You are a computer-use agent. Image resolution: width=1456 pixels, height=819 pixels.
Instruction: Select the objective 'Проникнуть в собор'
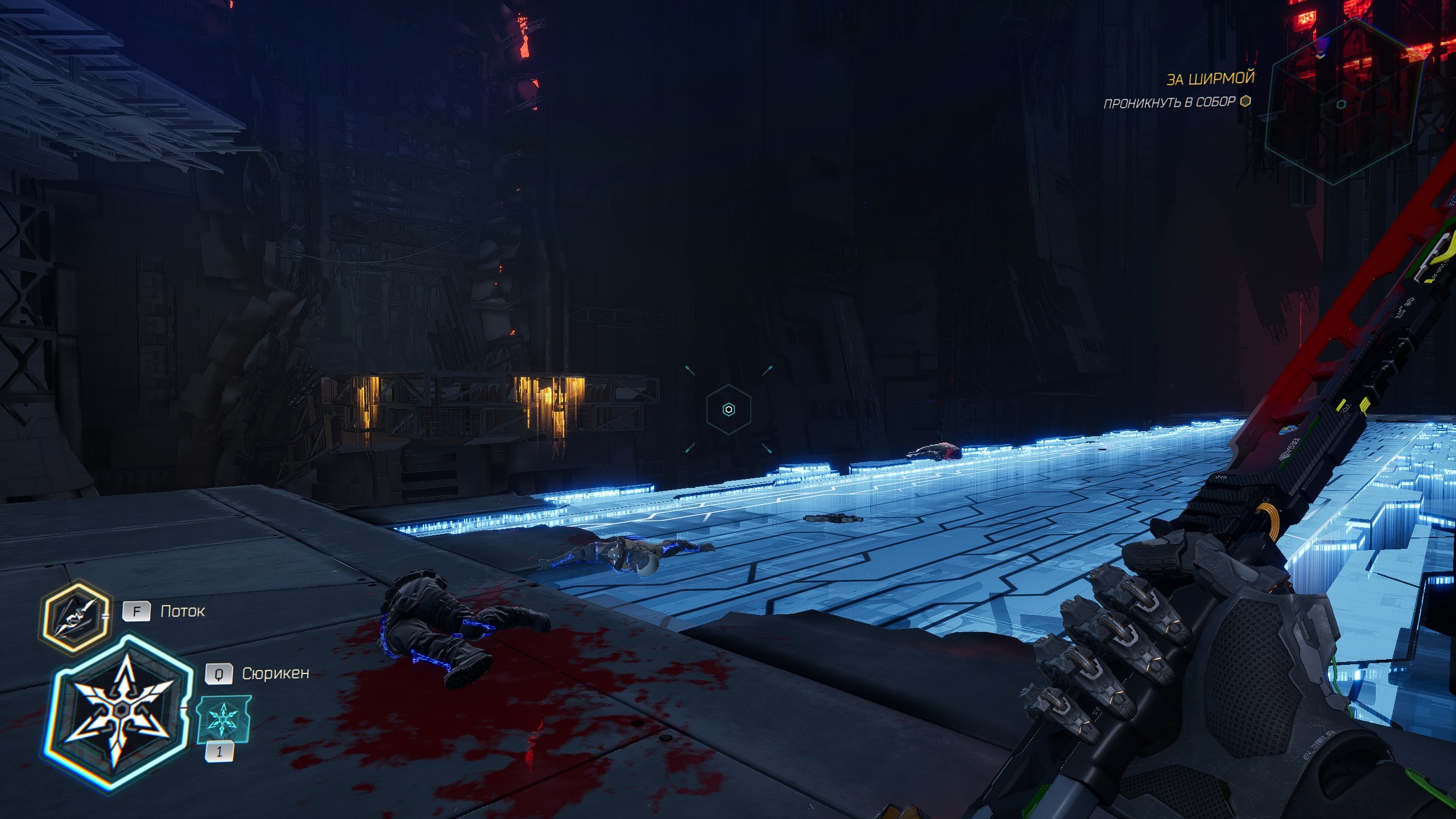click(1169, 103)
